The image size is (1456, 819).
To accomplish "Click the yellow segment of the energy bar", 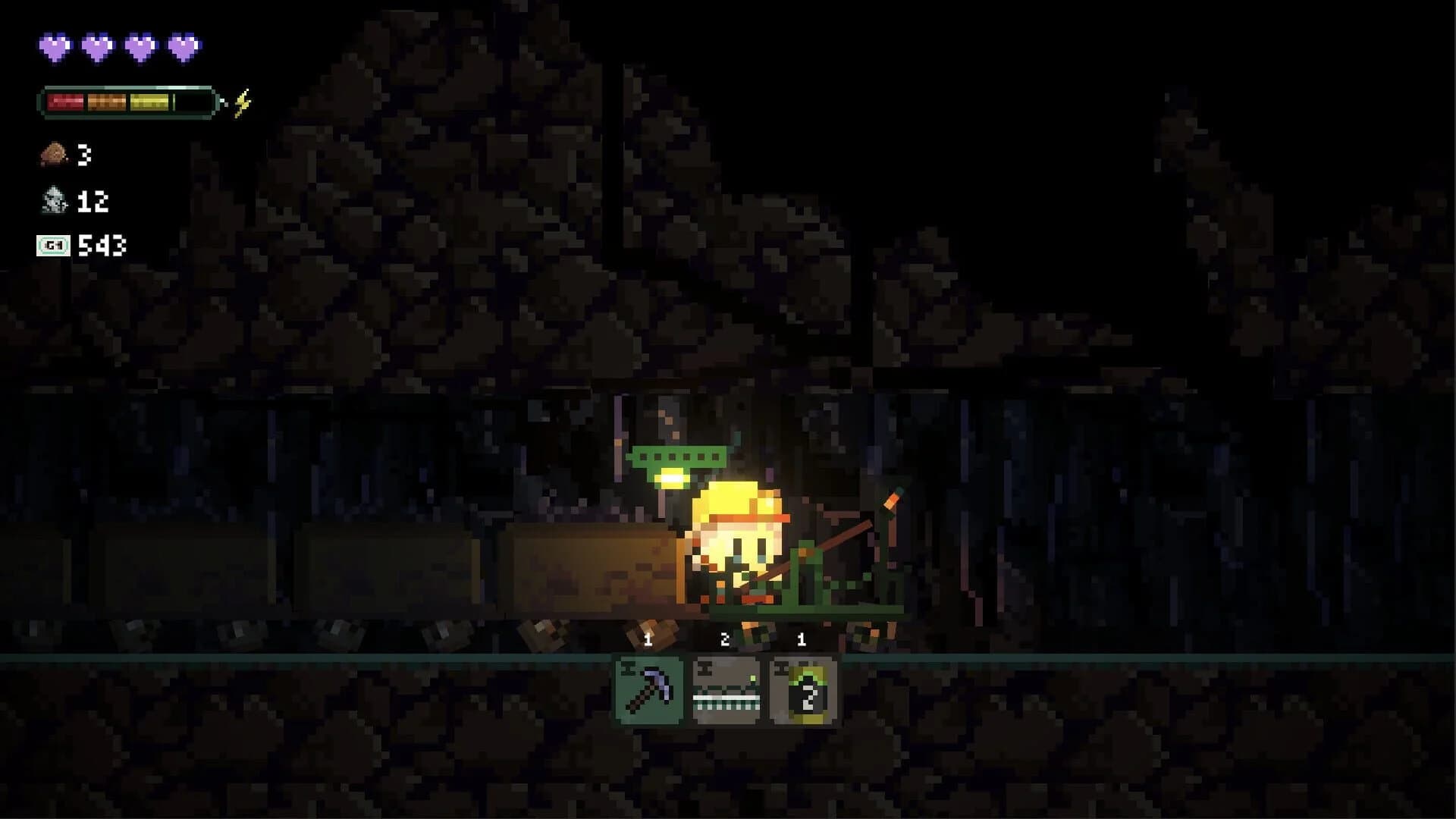I will tap(149, 100).
